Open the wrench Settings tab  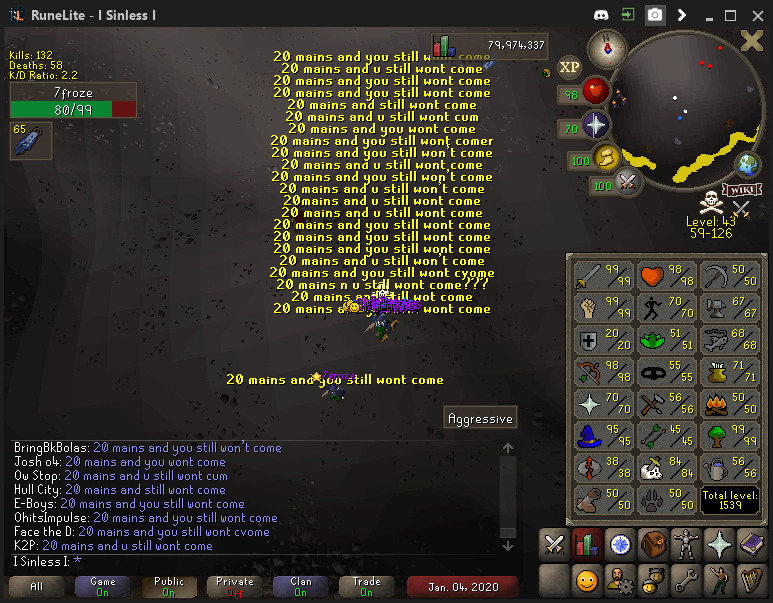[x=685, y=579]
